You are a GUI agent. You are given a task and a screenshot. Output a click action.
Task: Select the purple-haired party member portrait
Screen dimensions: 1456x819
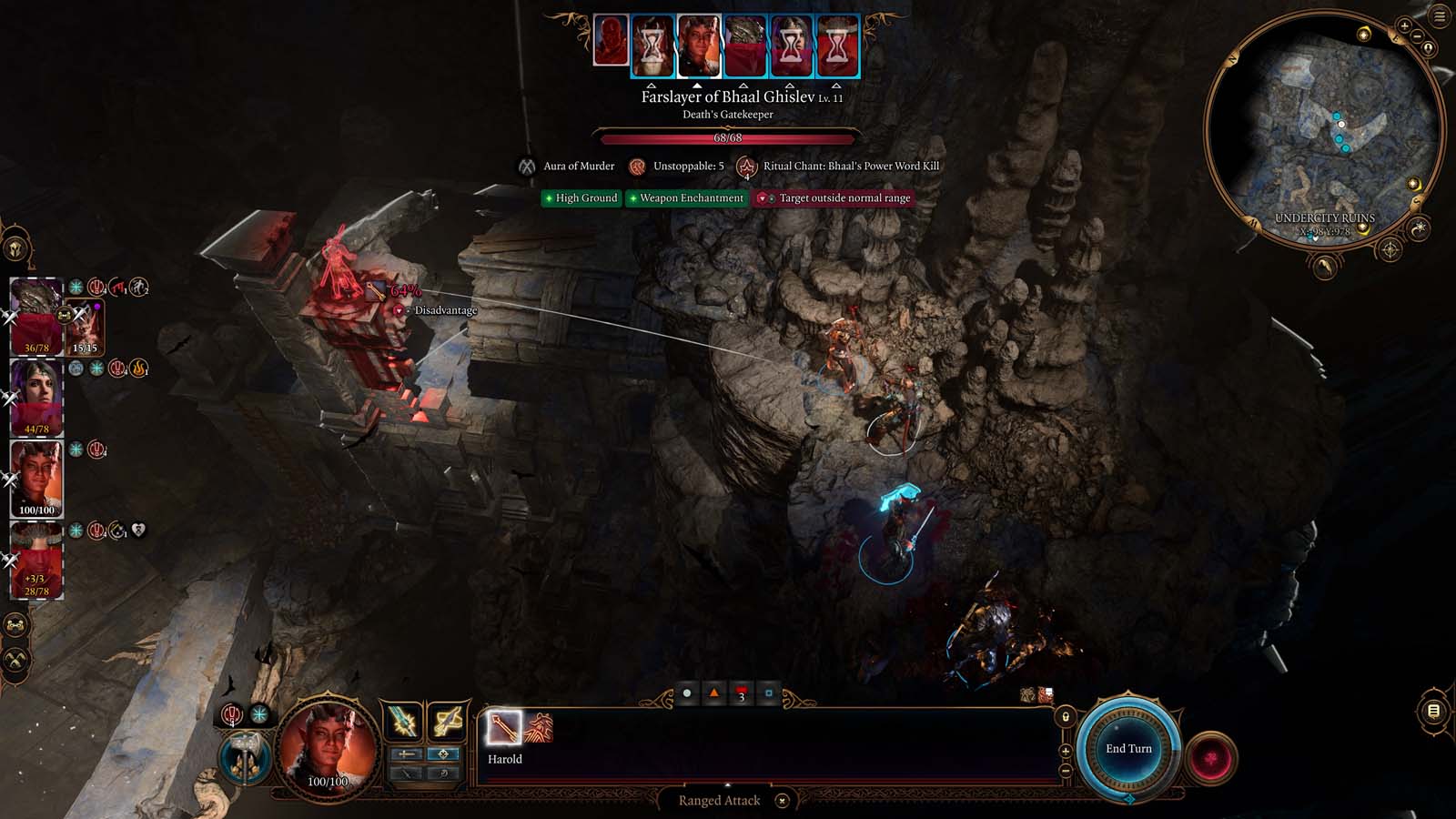36,397
